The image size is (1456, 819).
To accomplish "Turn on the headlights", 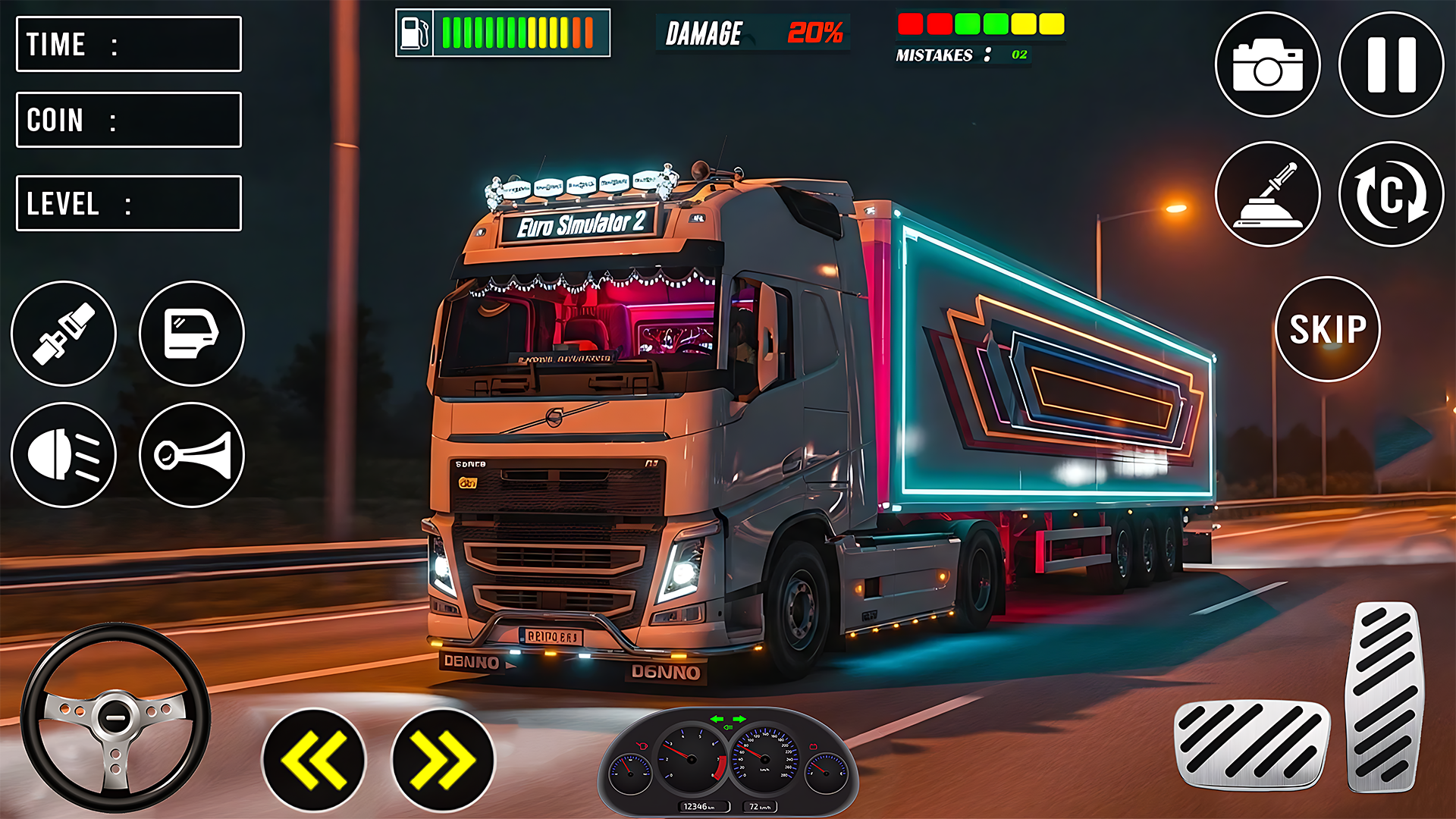I will 64,455.
